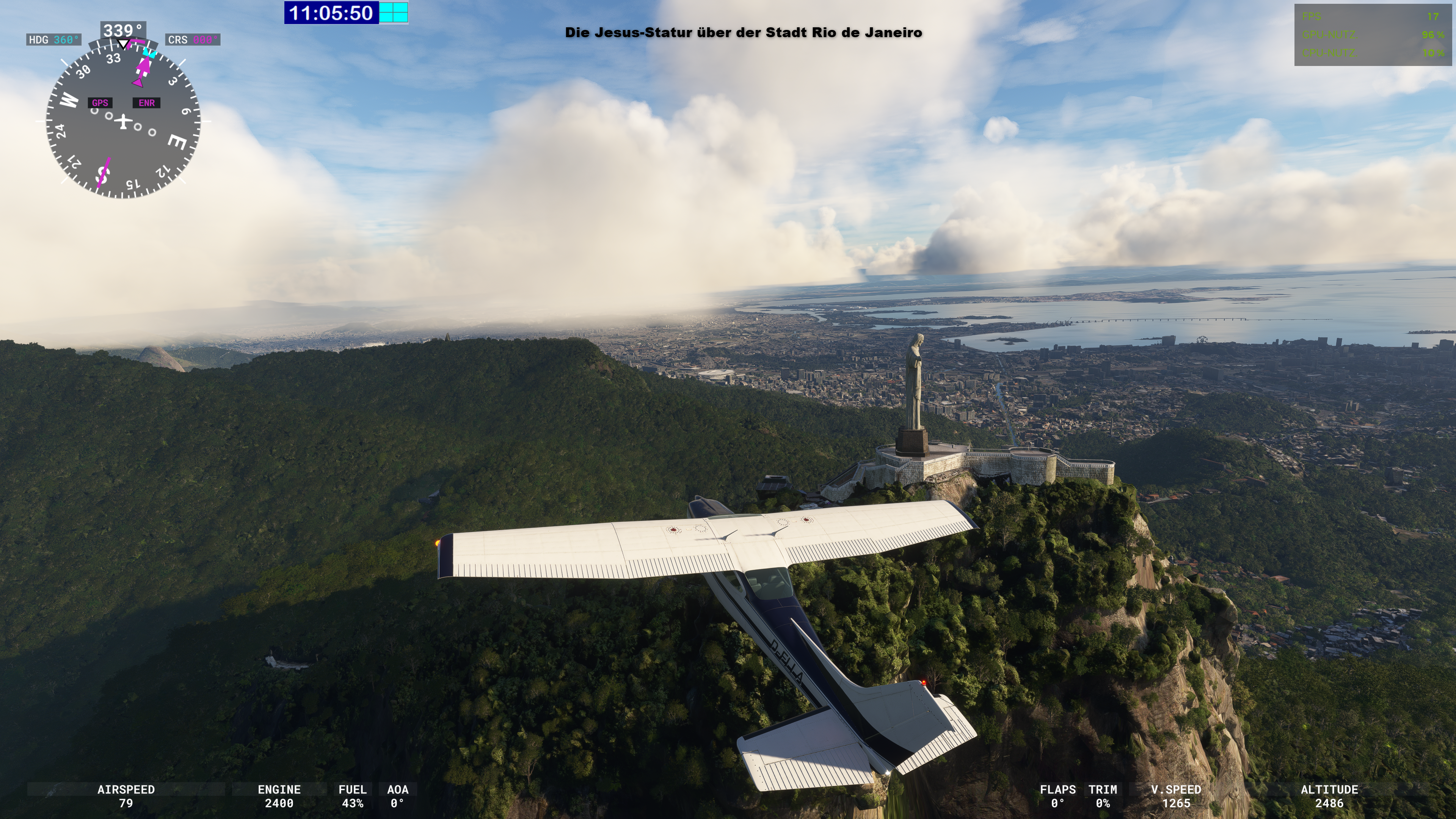Select the CRS course box

click(193, 39)
